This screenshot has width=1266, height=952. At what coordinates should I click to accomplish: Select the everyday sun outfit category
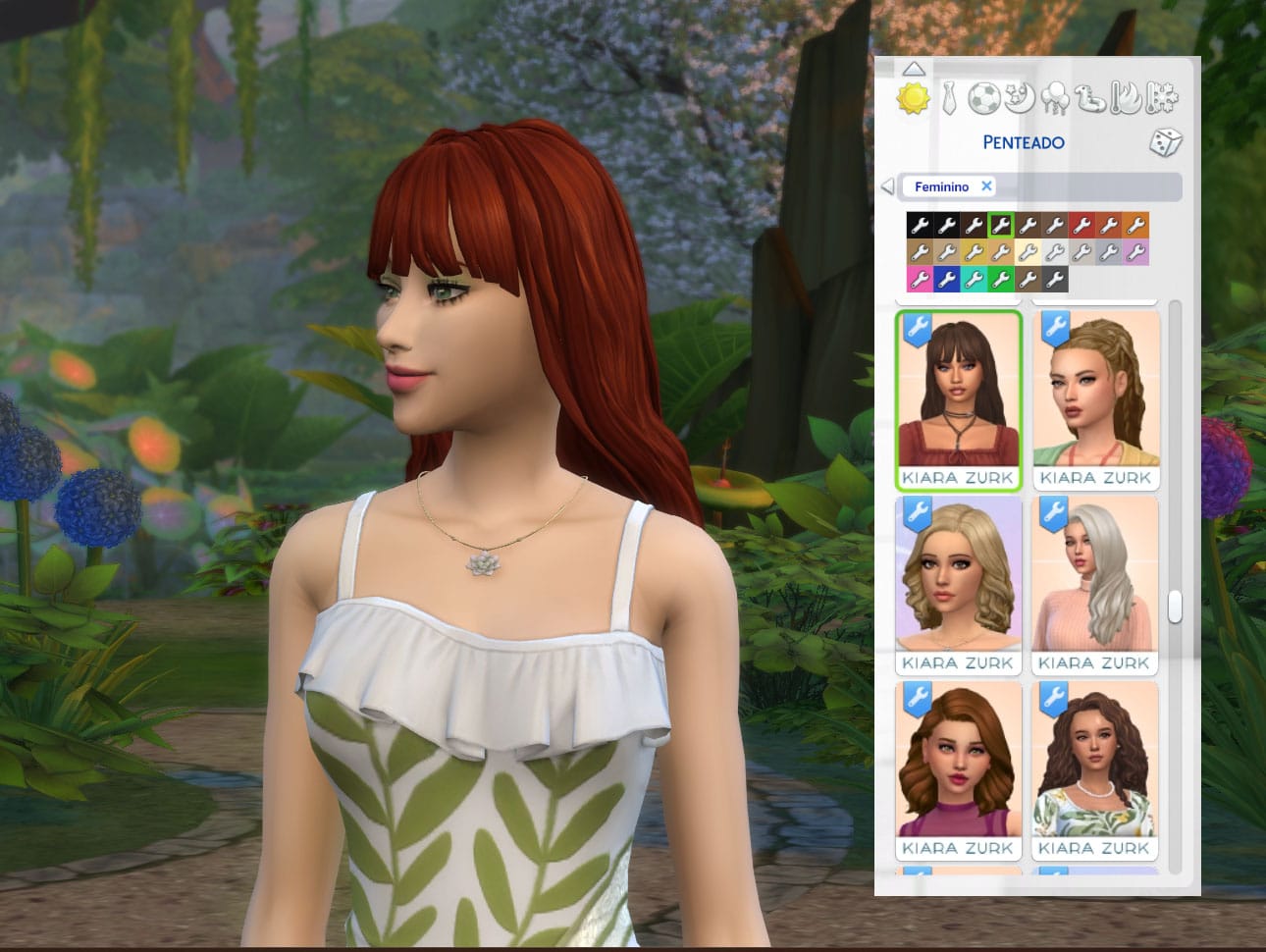point(913,99)
